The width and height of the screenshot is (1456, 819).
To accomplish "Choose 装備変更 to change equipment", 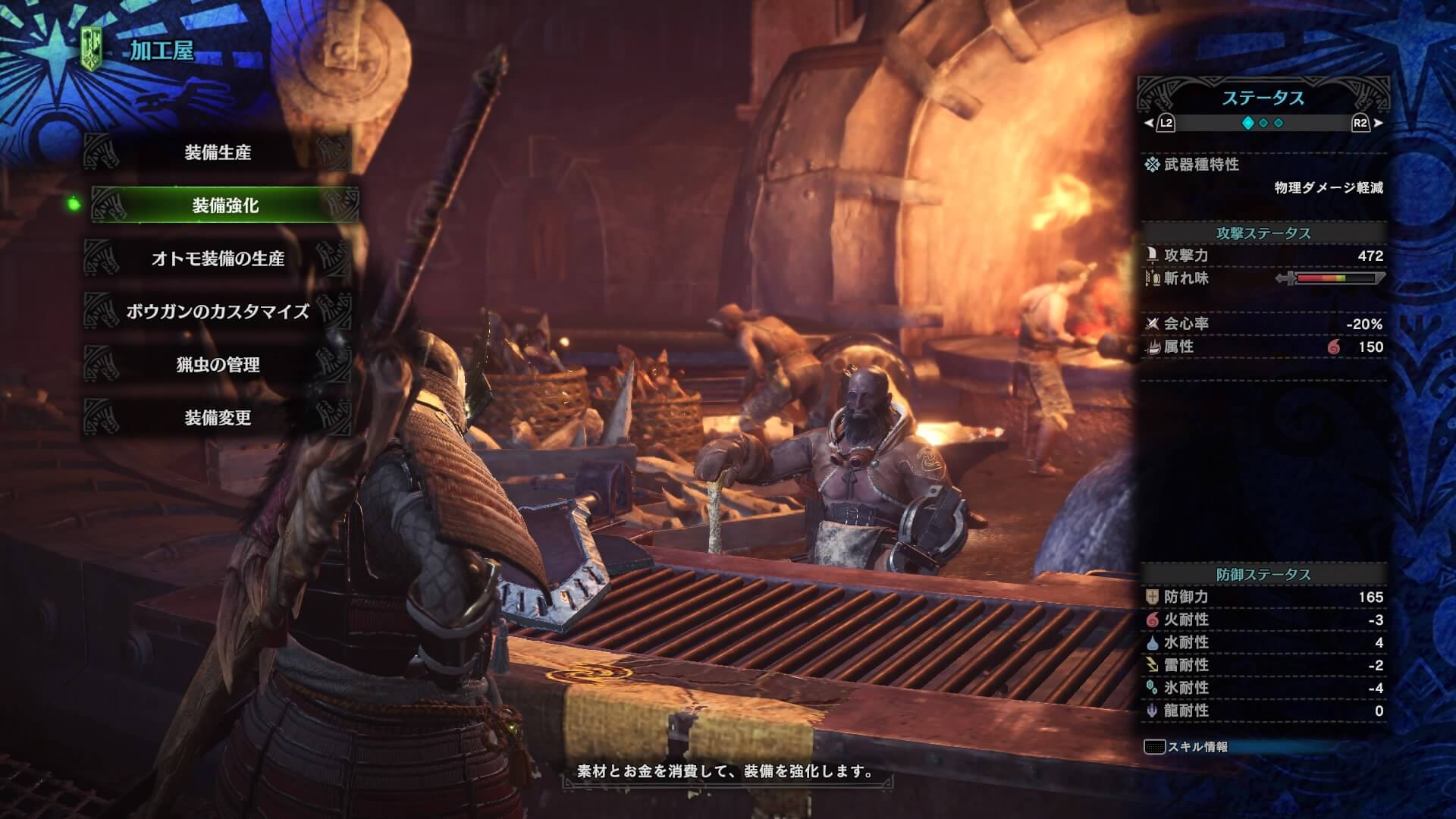I will [218, 418].
